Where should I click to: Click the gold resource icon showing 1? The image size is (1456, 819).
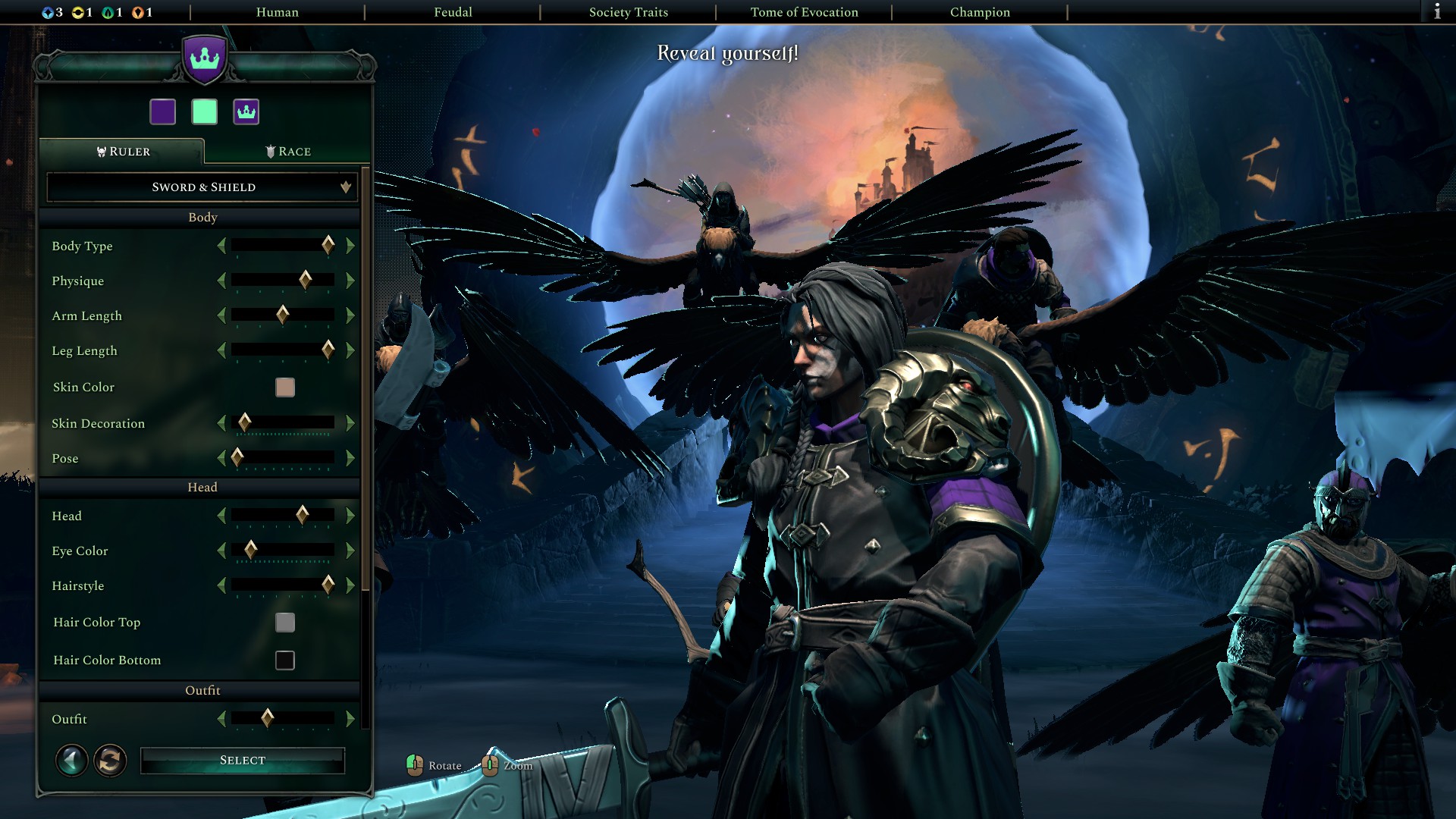pyautogui.click(x=78, y=12)
